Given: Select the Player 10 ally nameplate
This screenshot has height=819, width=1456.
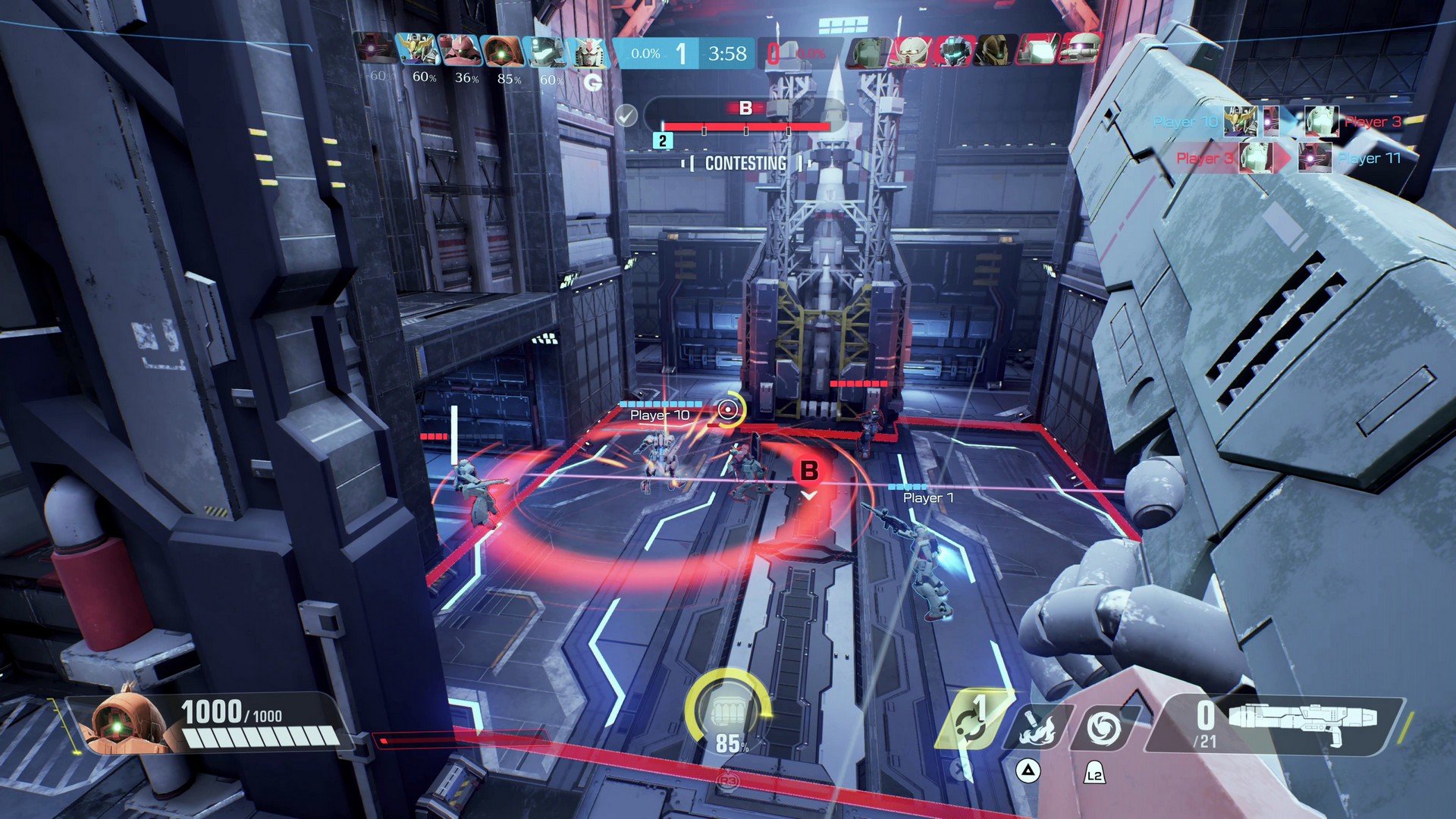Looking at the screenshot, I should tap(660, 415).
